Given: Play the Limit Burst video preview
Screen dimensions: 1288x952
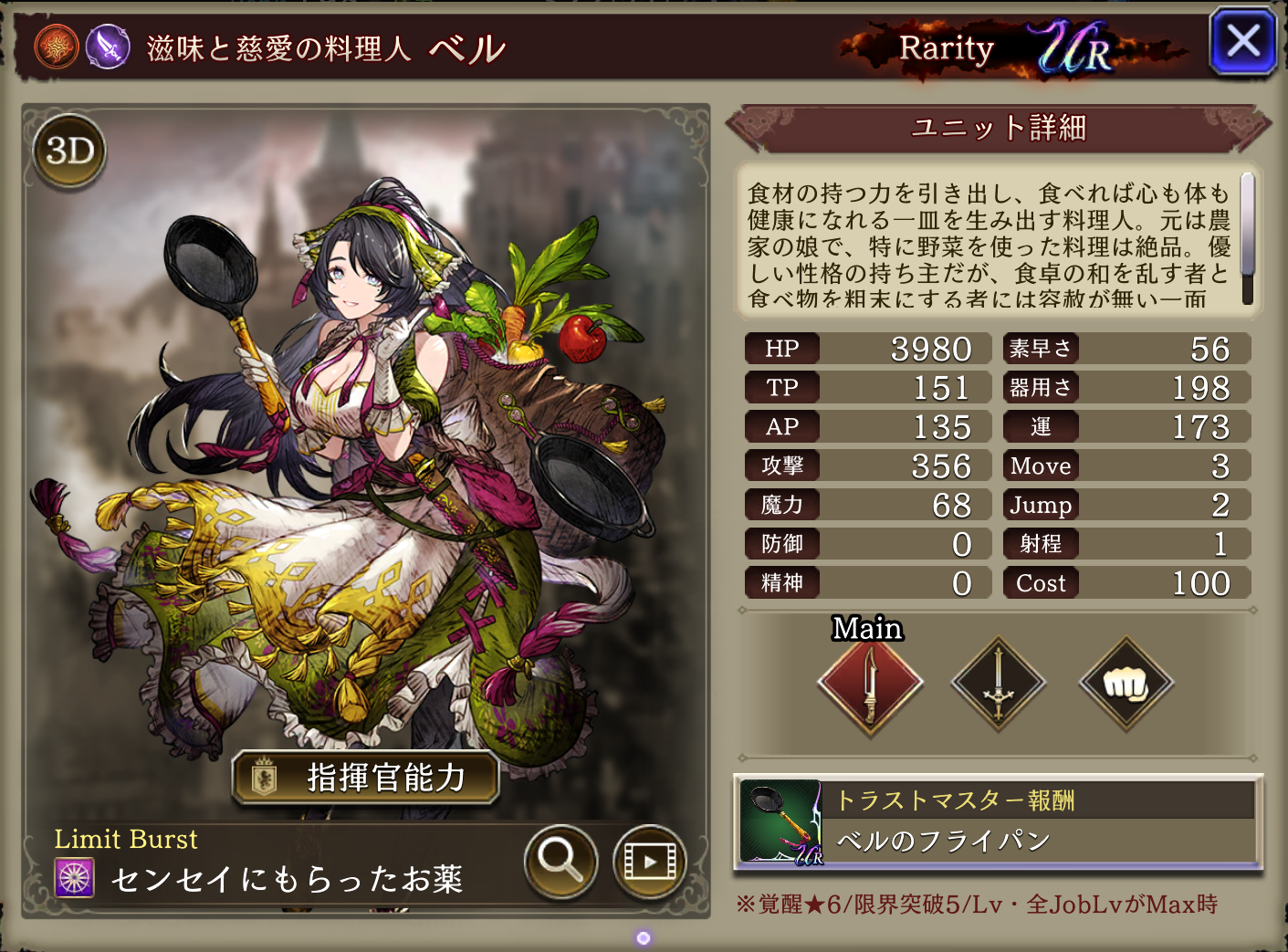Looking at the screenshot, I should tap(649, 861).
